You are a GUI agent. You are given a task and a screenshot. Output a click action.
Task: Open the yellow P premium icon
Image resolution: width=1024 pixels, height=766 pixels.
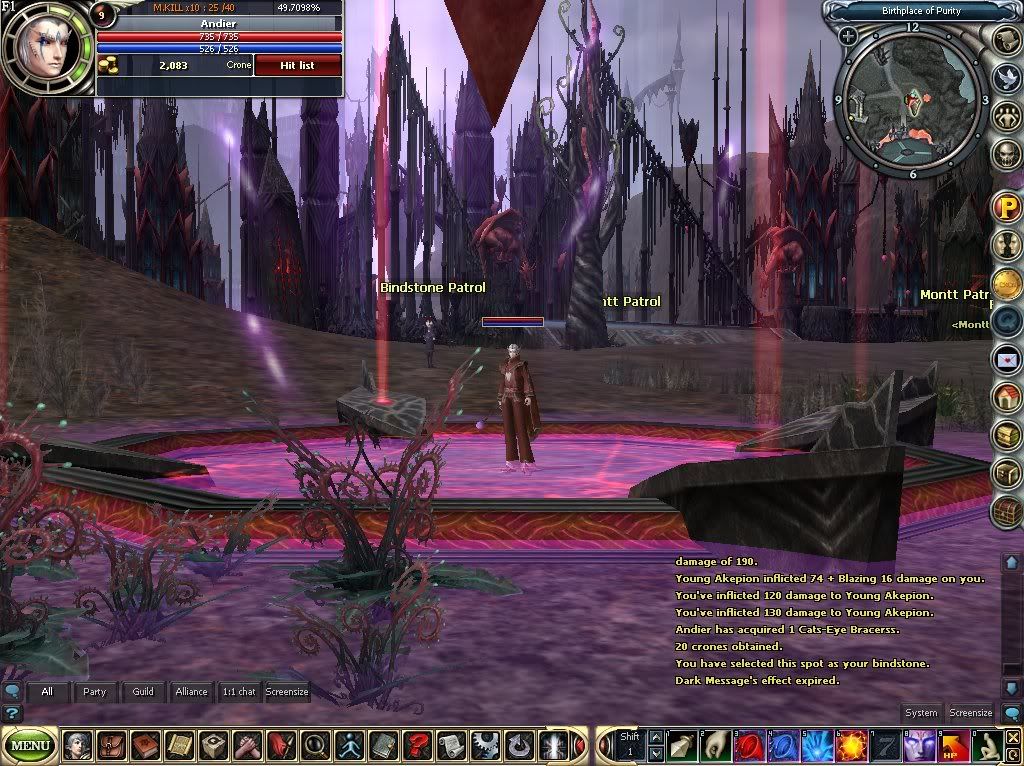(x=1006, y=206)
